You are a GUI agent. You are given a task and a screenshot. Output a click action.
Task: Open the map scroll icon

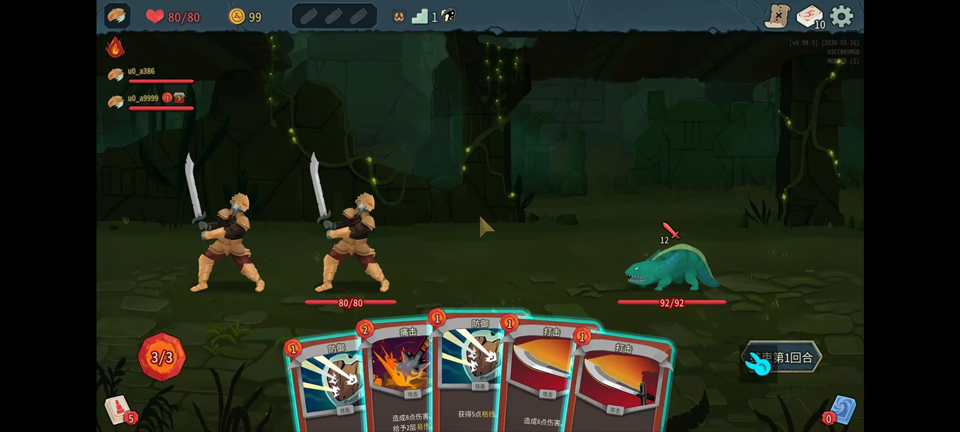pyautogui.click(x=777, y=16)
